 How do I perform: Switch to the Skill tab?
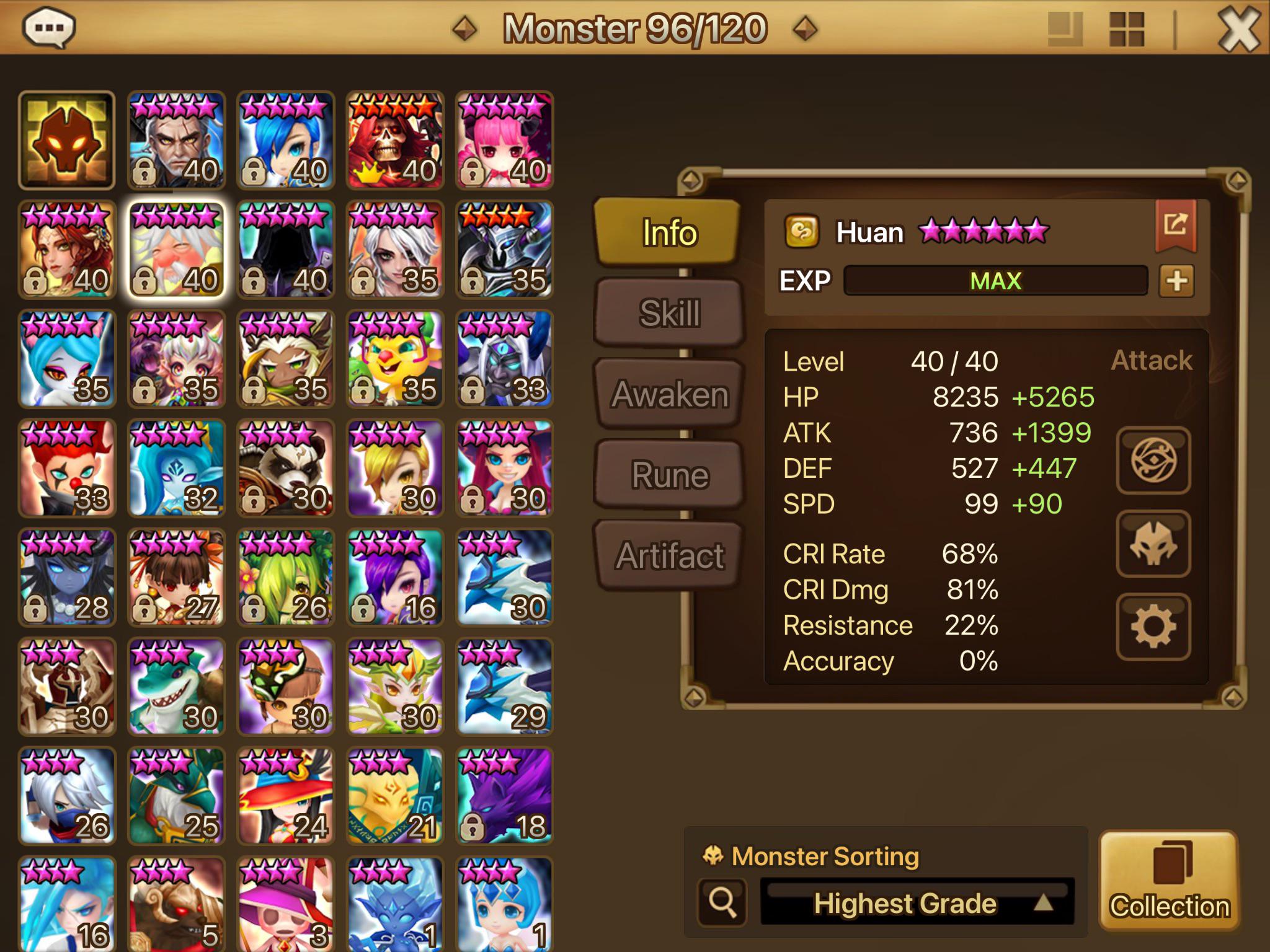point(668,314)
